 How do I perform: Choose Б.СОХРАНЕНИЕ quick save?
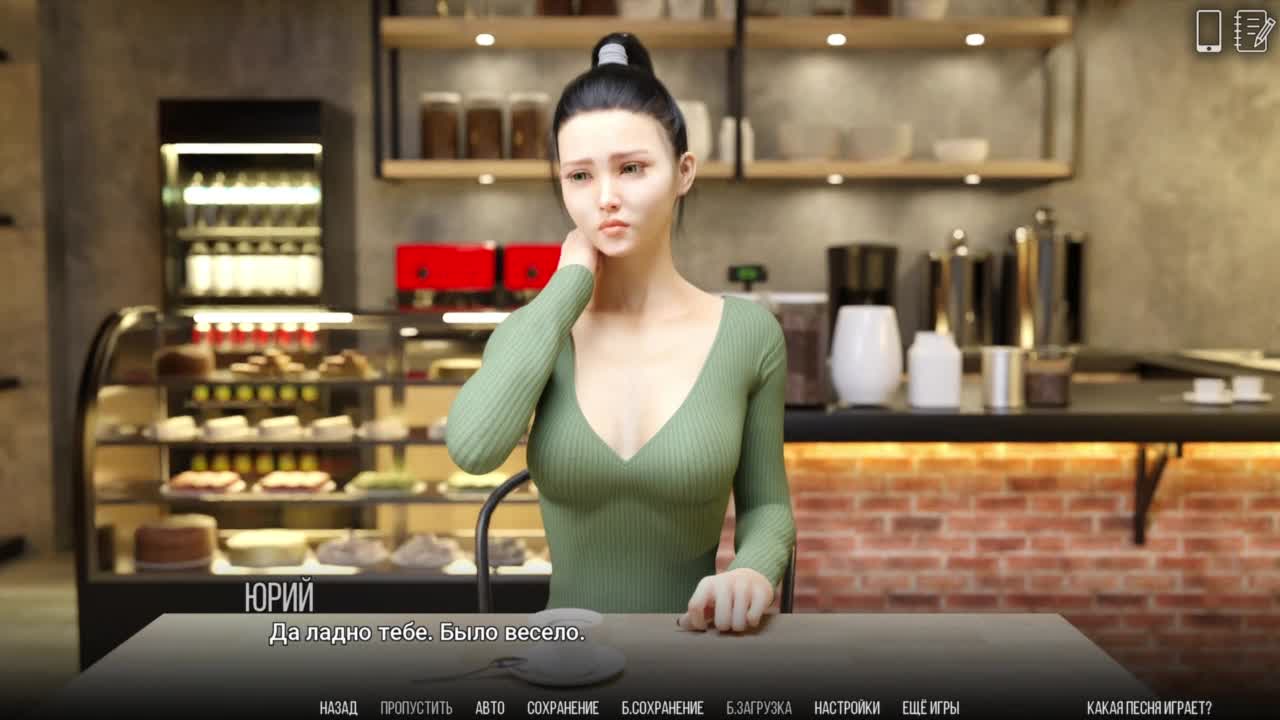point(662,708)
